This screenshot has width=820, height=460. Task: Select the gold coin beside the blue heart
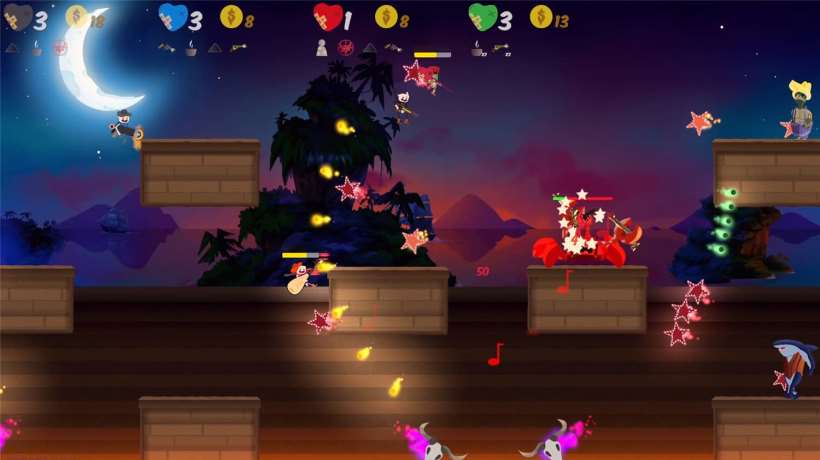[231, 16]
